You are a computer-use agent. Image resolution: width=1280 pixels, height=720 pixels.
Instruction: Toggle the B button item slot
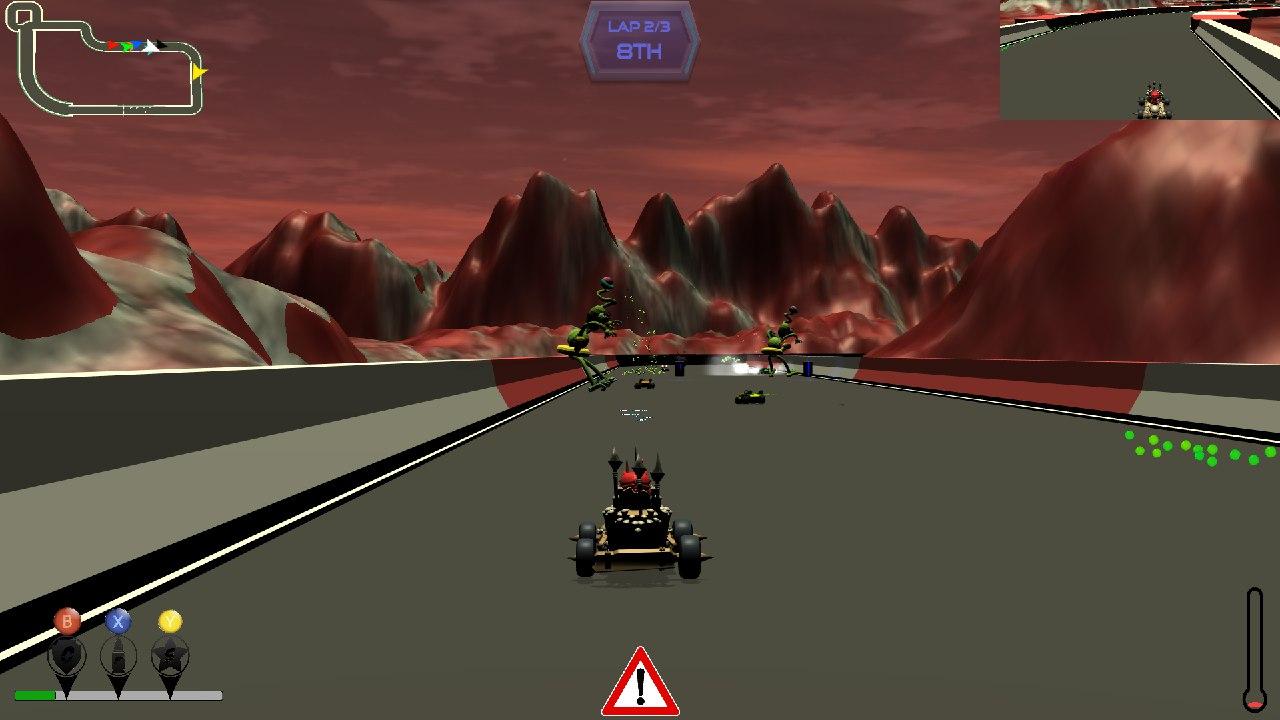click(x=67, y=622)
